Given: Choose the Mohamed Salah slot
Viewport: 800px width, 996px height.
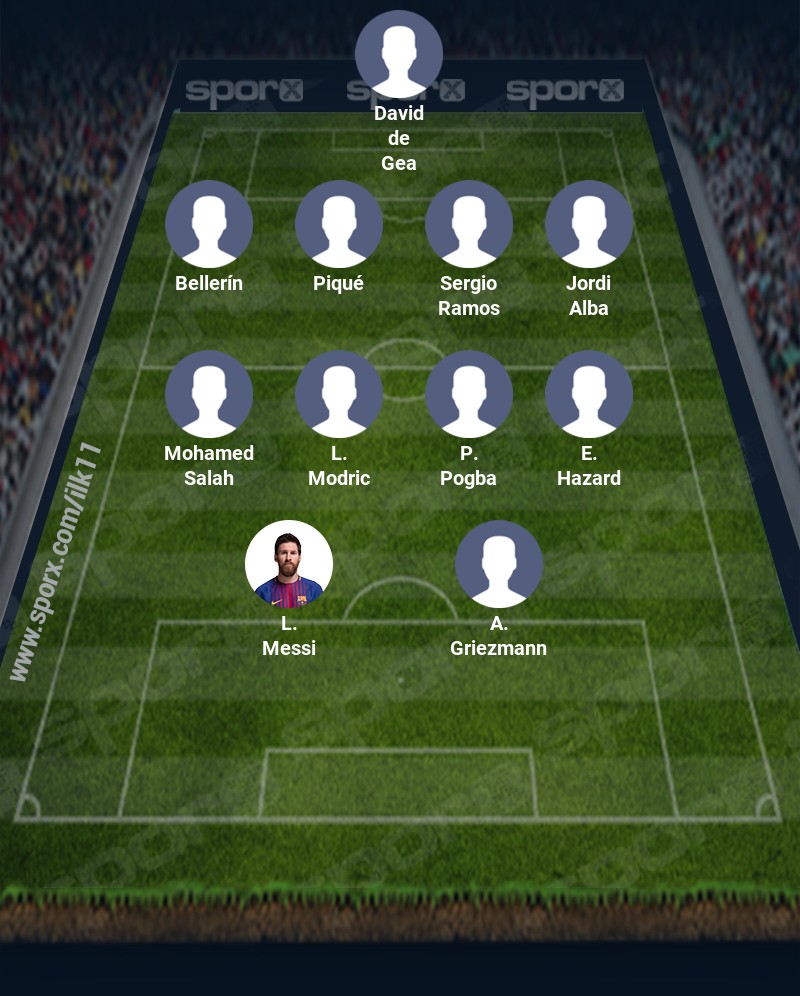Looking at the screenshot, I should pos(209,394).
